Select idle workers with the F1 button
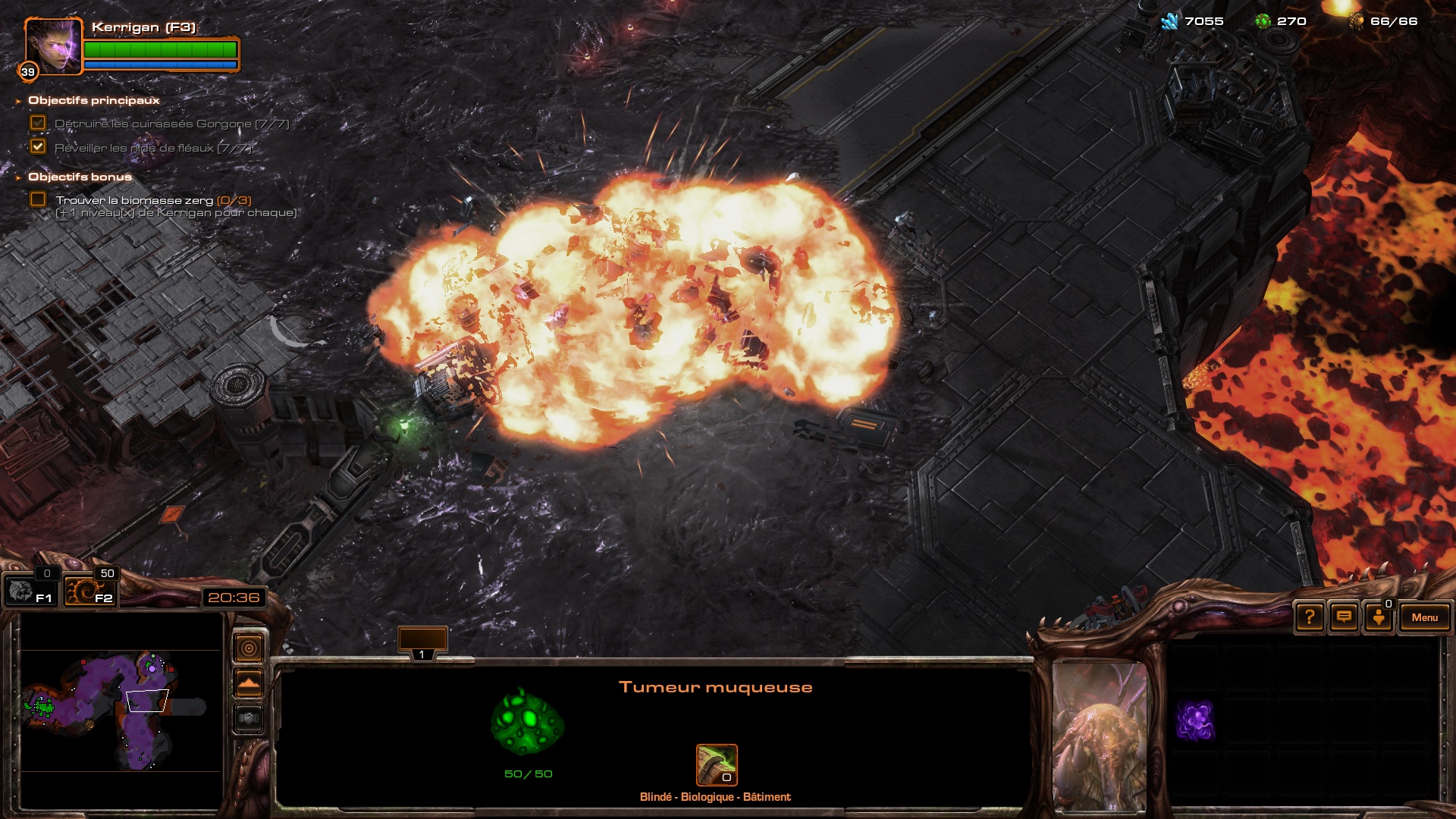The height and width of the screenshot is (819, 1456). coord(30,591)
